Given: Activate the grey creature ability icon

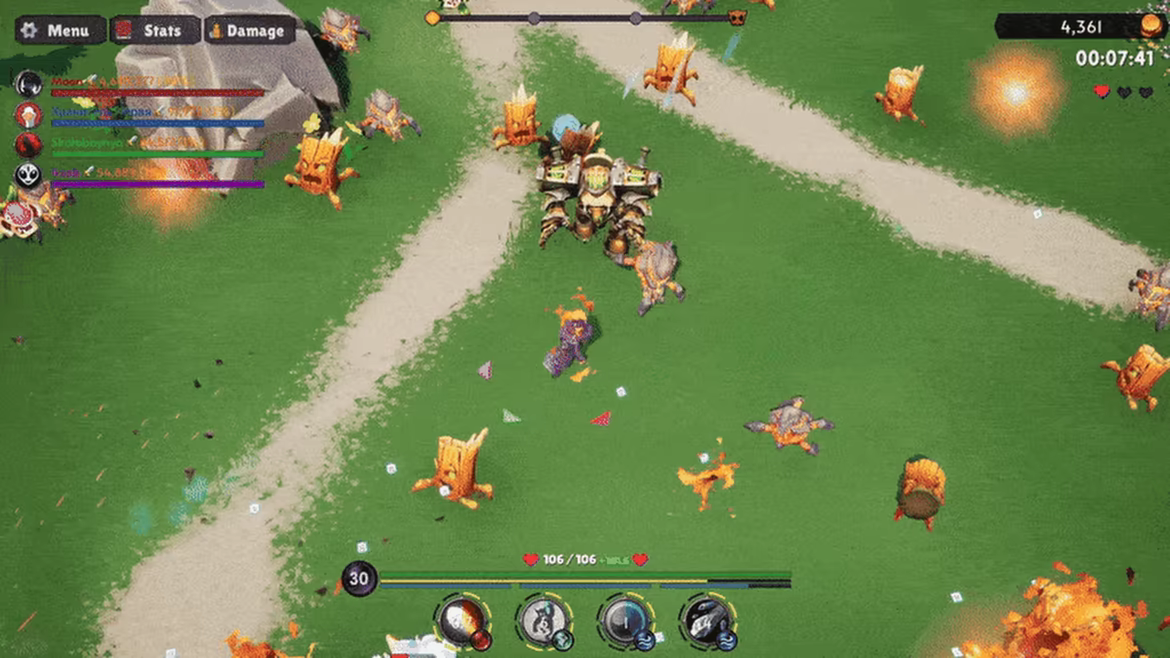Looking at the screenshot, I should [544, 621].
